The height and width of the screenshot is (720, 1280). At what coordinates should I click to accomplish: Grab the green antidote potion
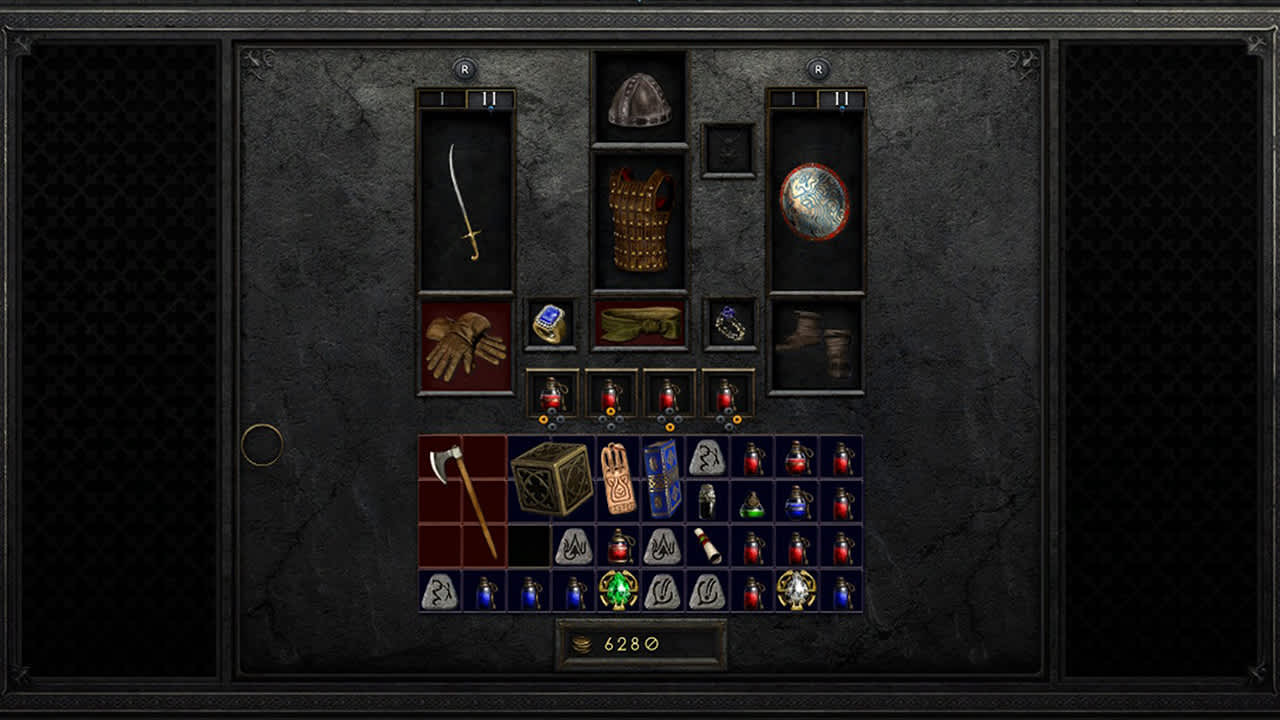[752, 505]
